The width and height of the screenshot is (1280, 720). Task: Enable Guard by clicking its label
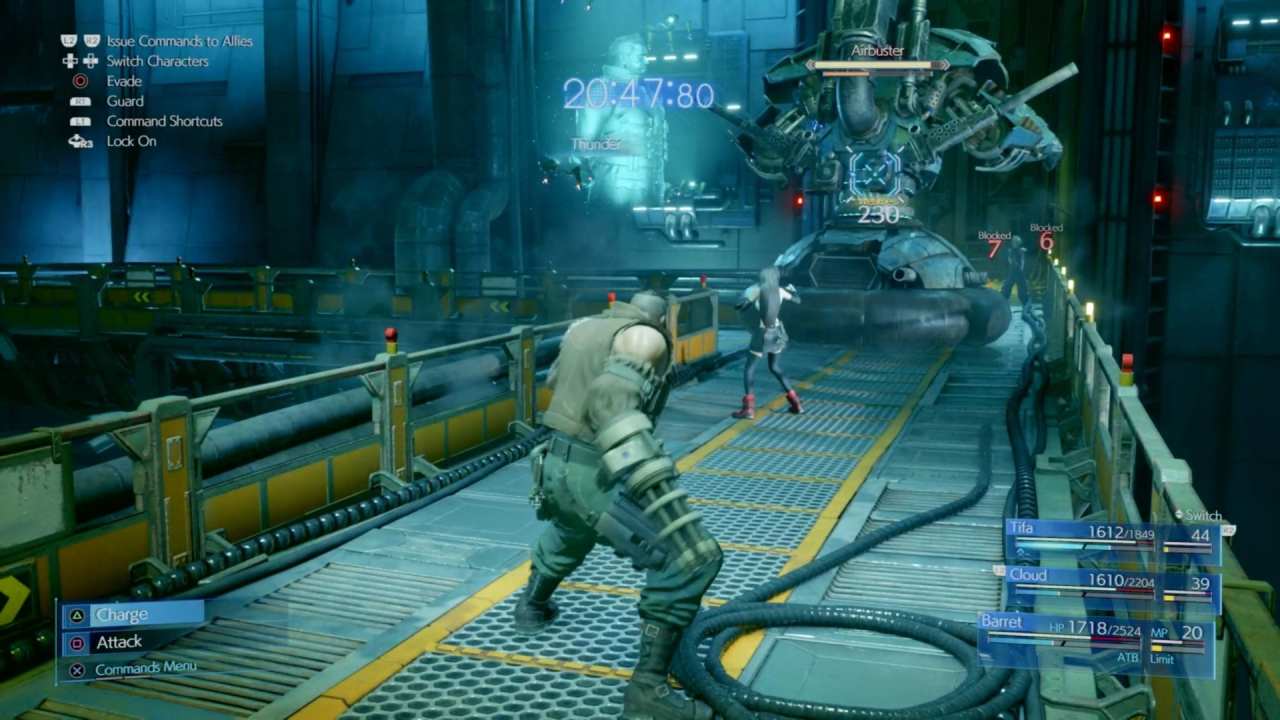(x=125, y=101)
